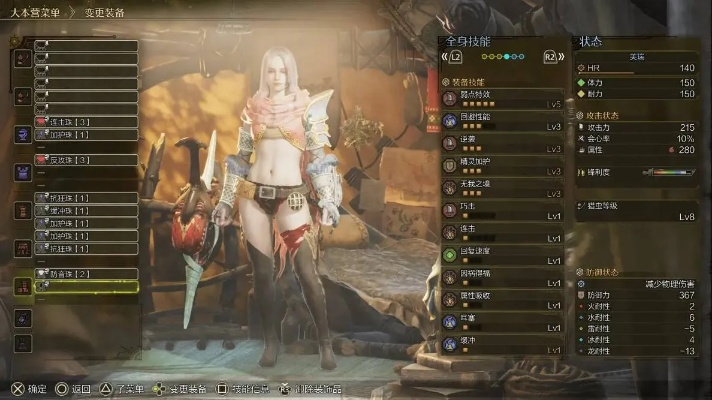Choose the 增冲珠【1】 decoration row
712x400 pixels.
coord(86,211)
